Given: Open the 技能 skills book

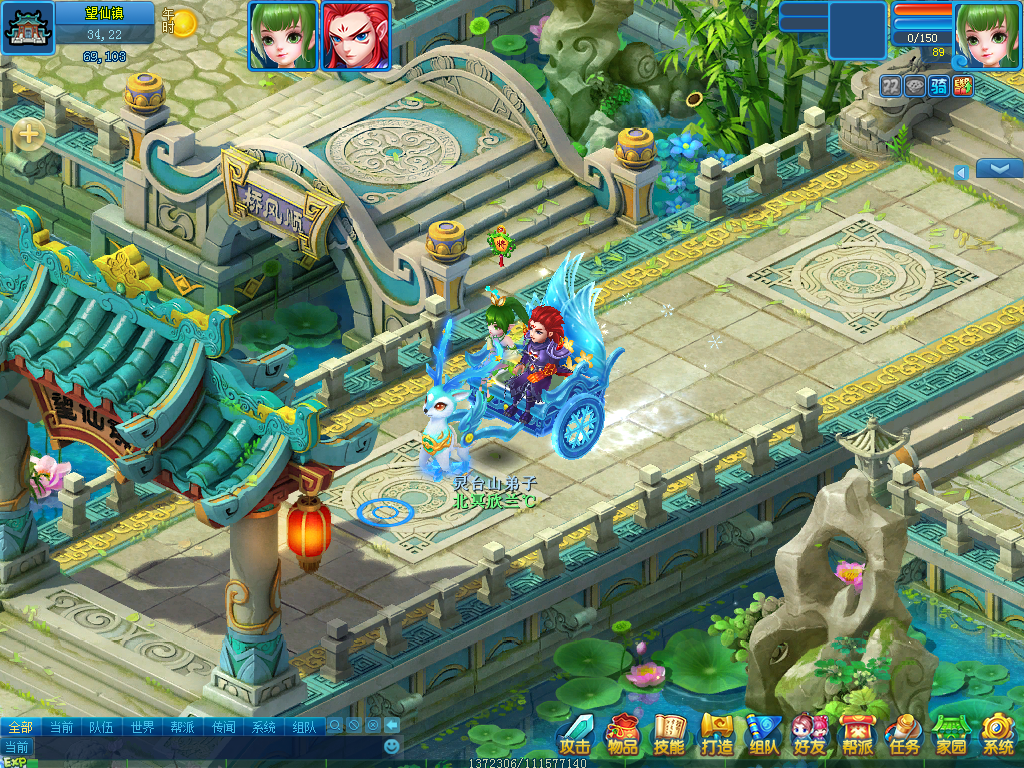Looking at the screenshot, I should tap(669, 735).
